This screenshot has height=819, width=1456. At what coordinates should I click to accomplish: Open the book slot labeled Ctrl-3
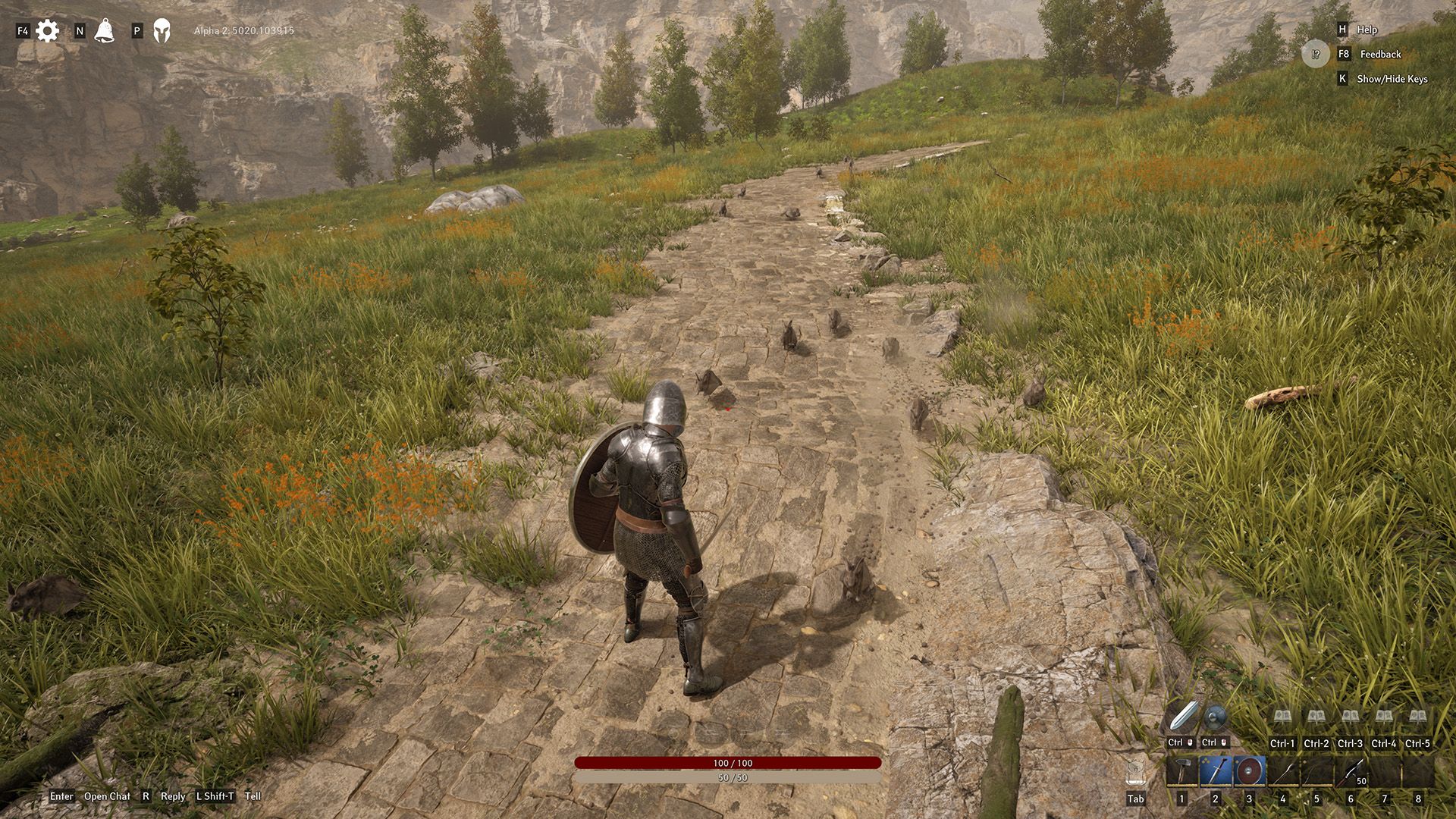(x=1350, y=717)
